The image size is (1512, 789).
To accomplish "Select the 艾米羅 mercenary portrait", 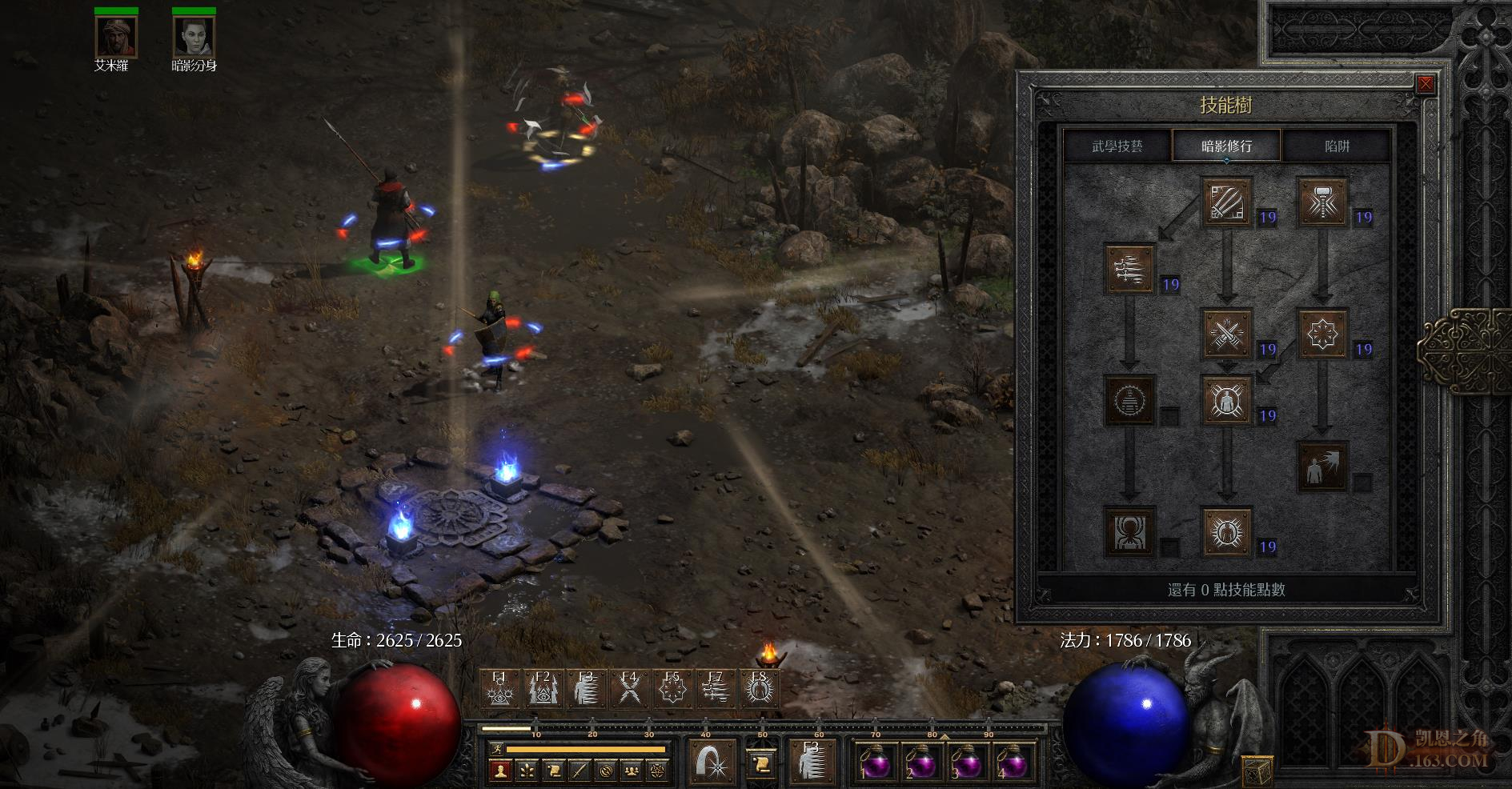I will 116,36.
